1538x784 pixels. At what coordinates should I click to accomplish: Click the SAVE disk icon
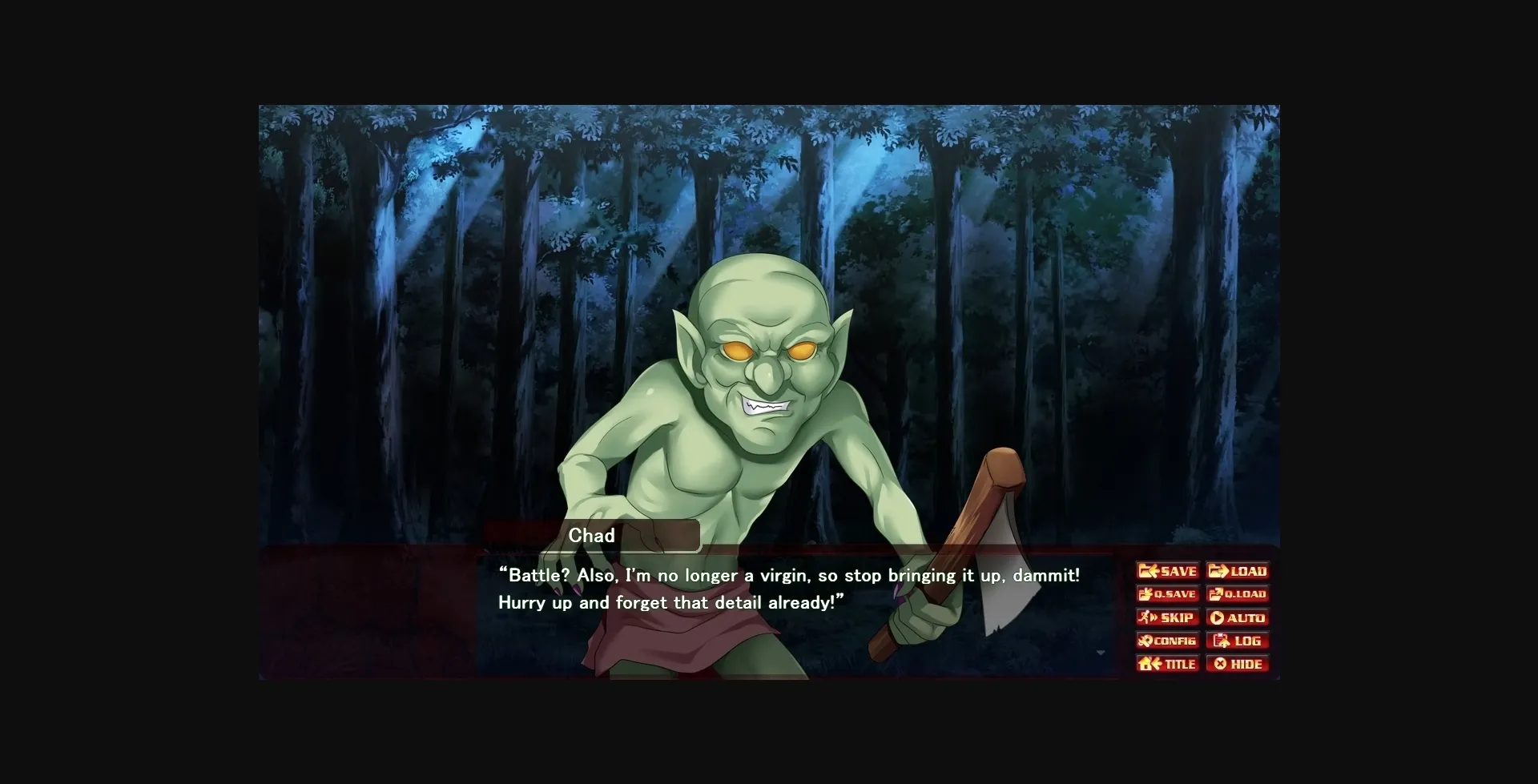[1147, 571]
